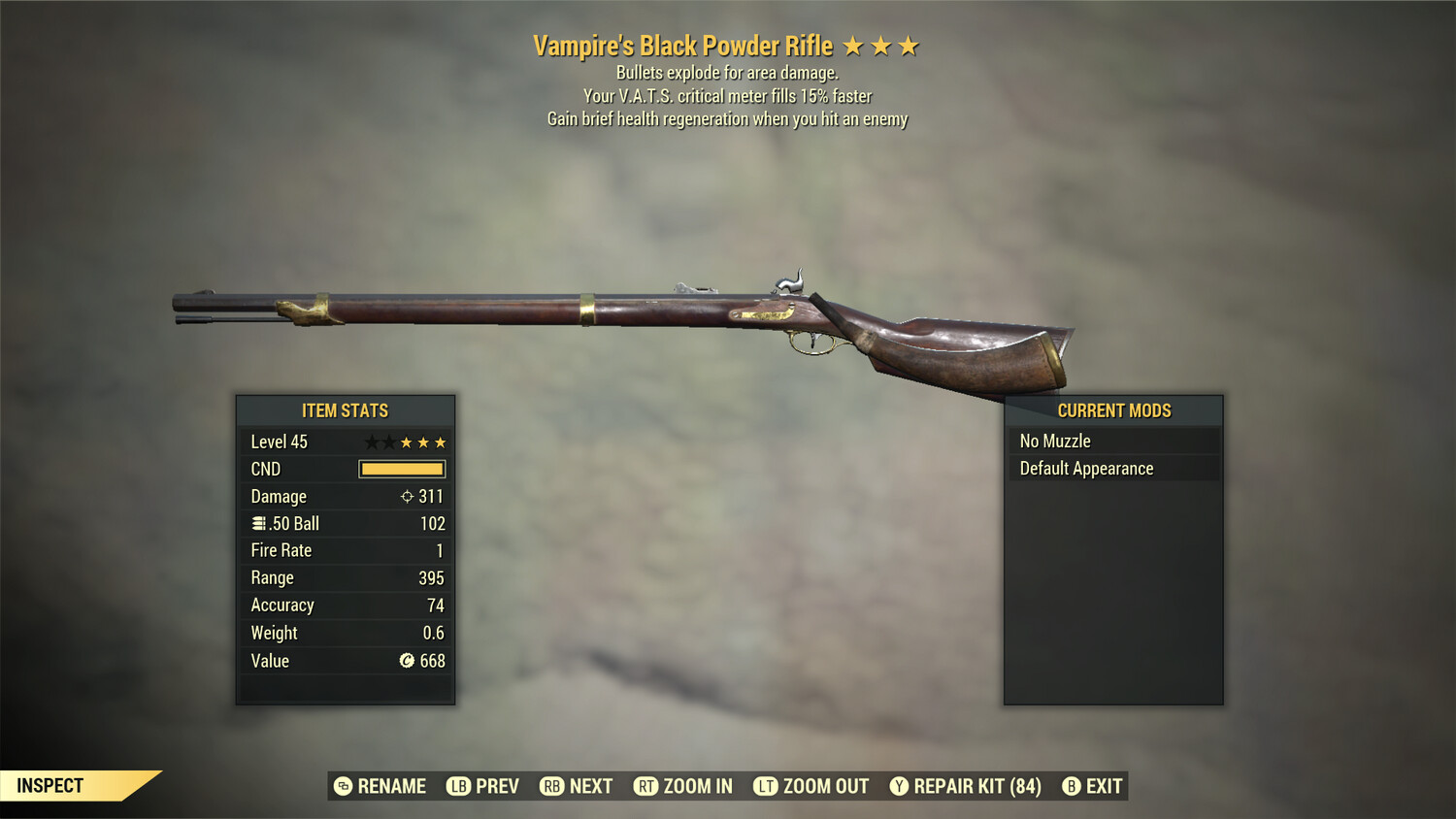
Task: Collapse the ITEM STATS panel header
Action: click(x=345, y=410)
